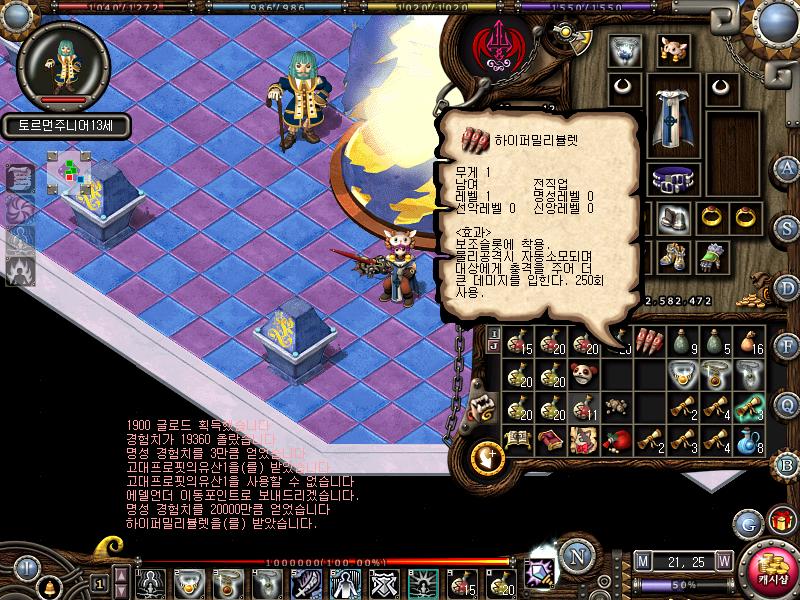Click the round N compass button
The image size is (800, 600).
576,556
